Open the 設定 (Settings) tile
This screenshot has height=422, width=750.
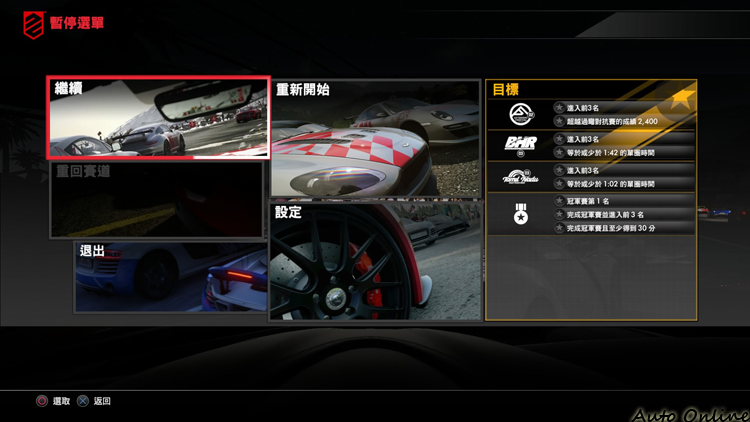pyautogui.click(x=374, y=260)
